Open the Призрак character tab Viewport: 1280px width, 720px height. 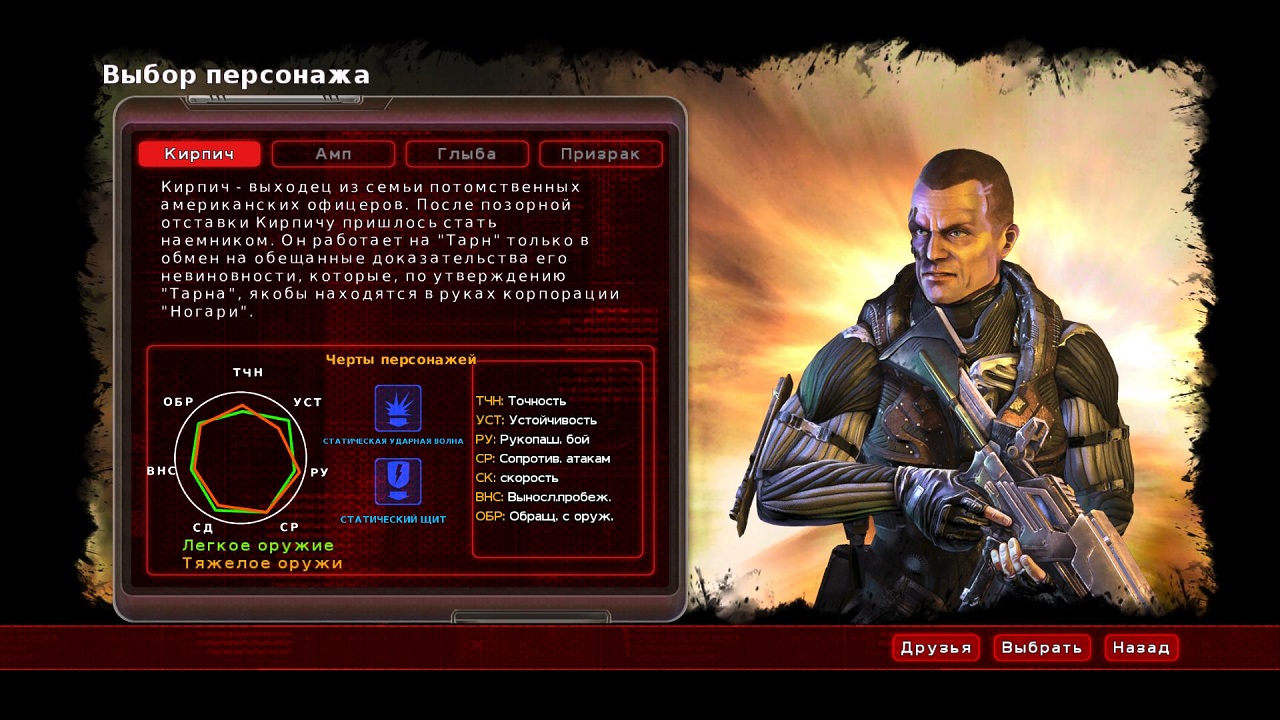pos(601,154)
